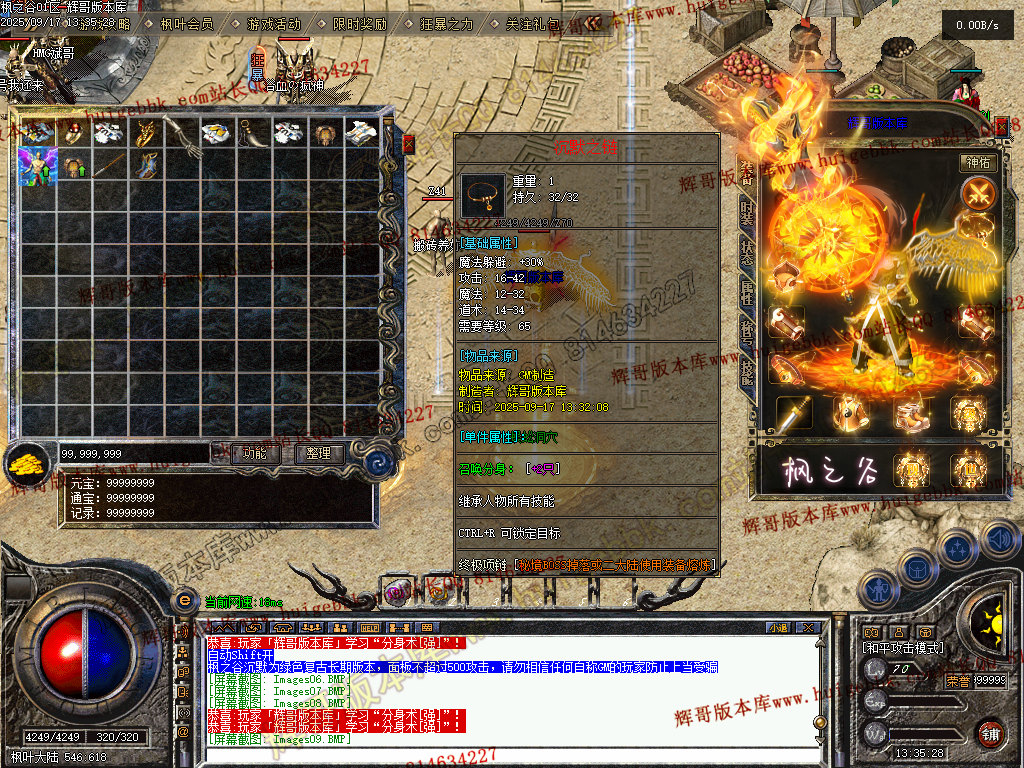Screen dimensions: 1024x768
Task: Click the crossed swords round icon
Action: coord(977,192)
